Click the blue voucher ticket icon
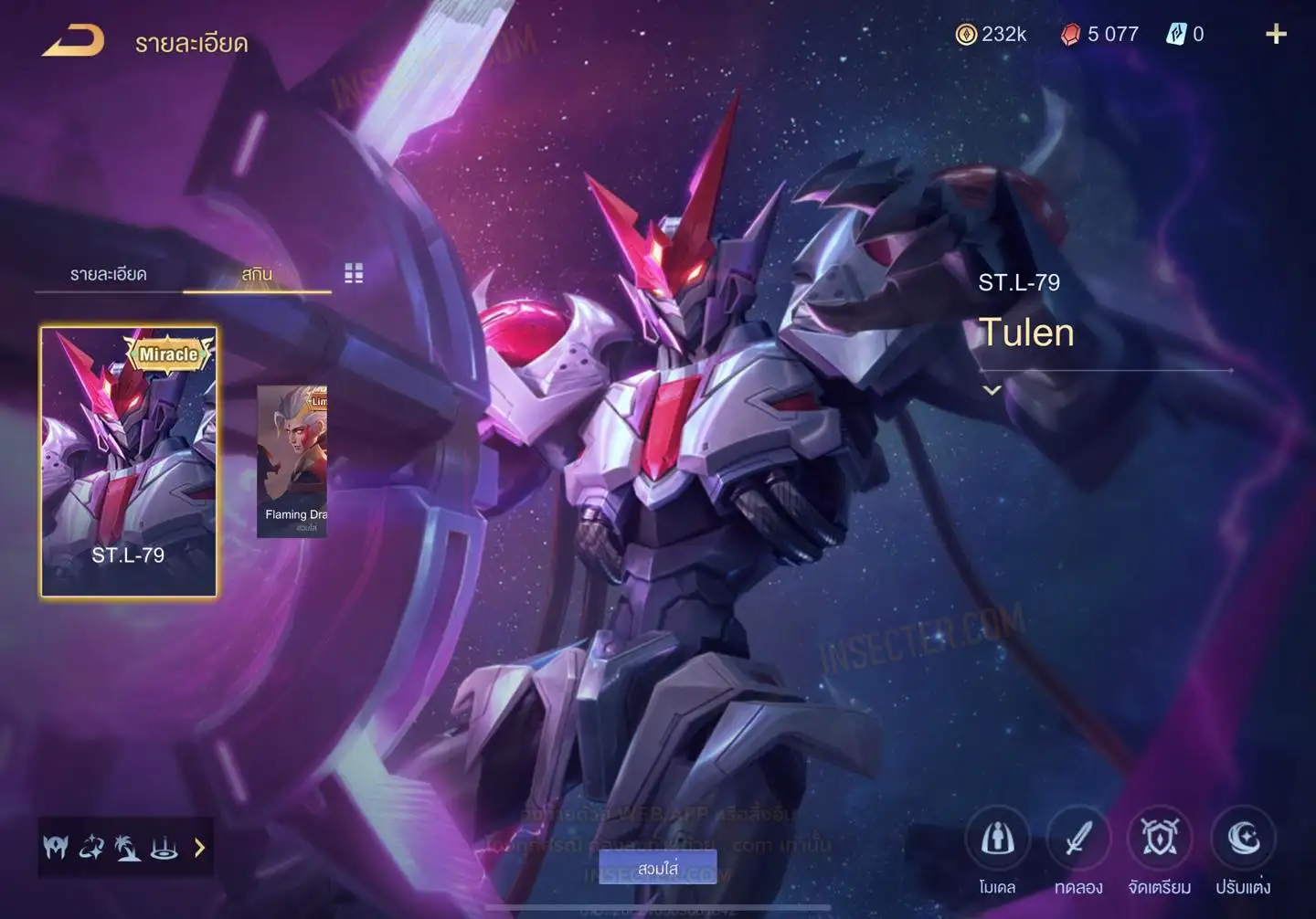The height and width of the screenshot is (919, 1316). [x=1175, y=35]
